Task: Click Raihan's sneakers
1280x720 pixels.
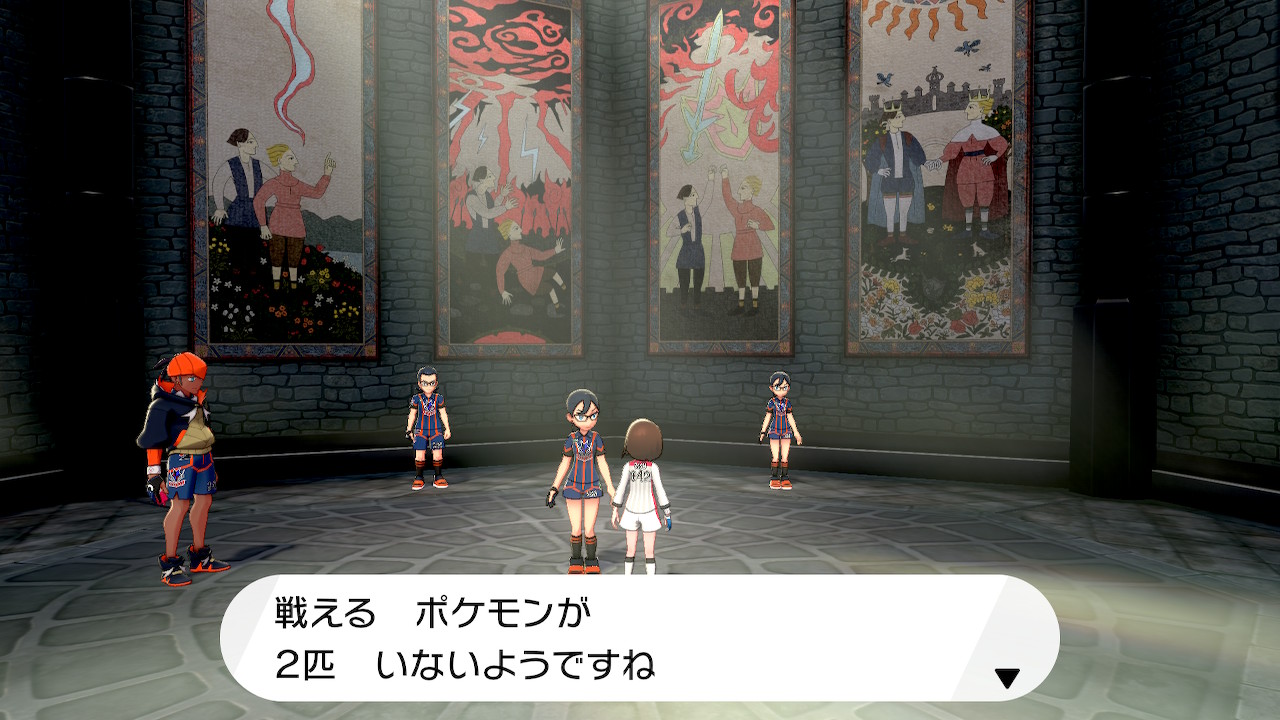Action: (193, 556)
